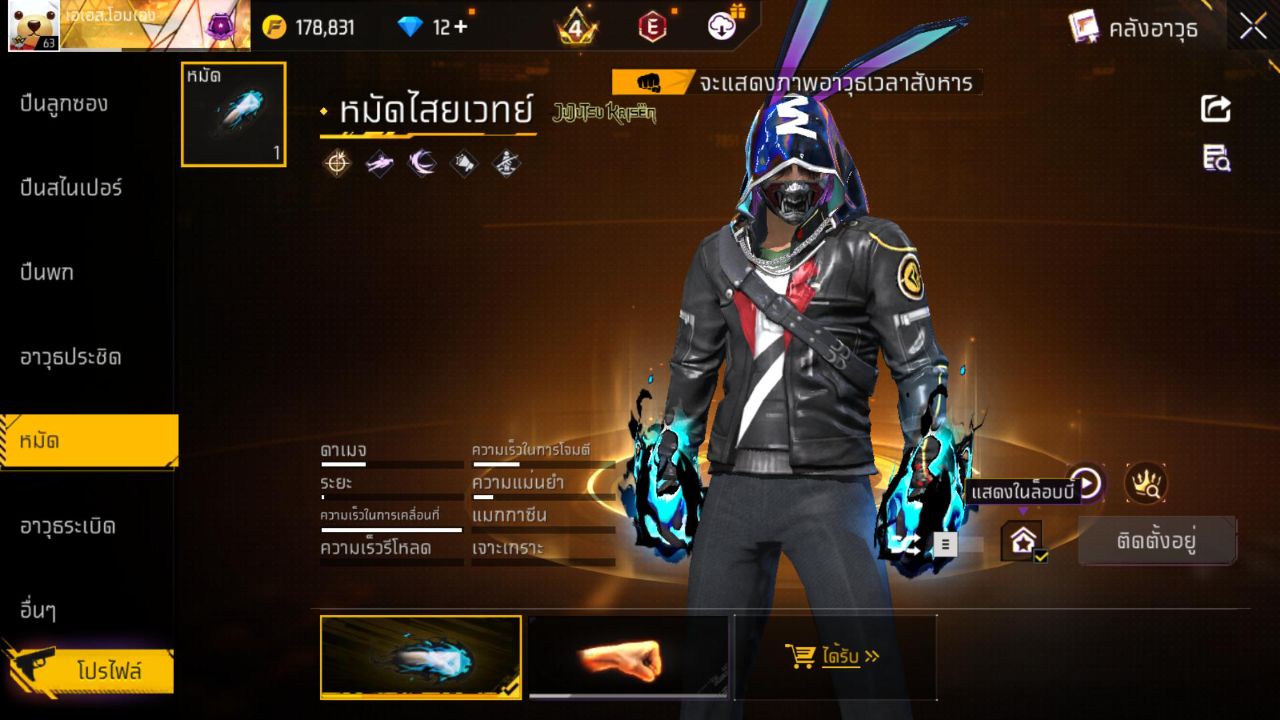Tap the plus to top up diamonds

click(463, 27)
